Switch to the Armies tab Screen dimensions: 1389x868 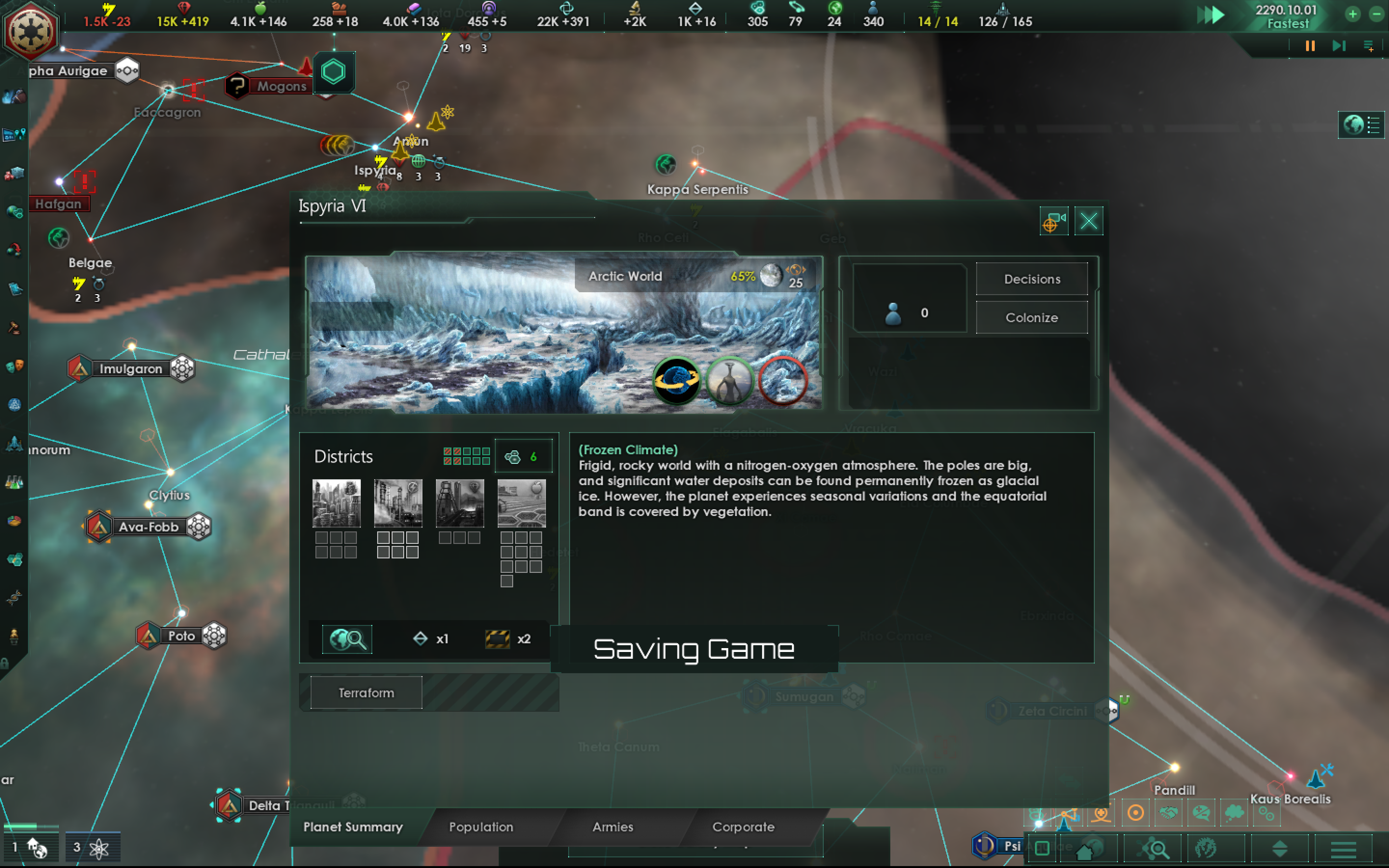pyautogui.click(x=612, y=827)
